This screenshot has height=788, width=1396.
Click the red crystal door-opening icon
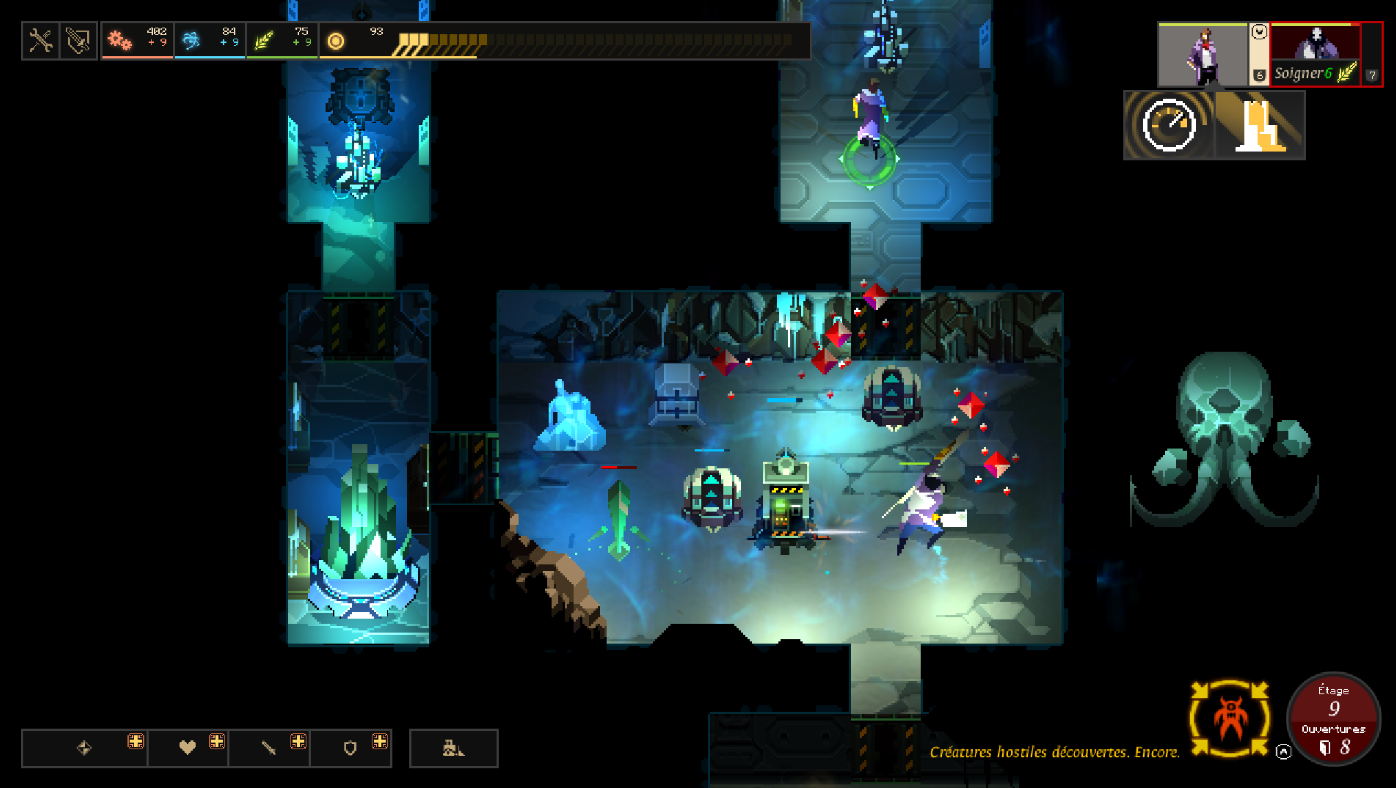pyautogui.click(x=1229, y=720)
